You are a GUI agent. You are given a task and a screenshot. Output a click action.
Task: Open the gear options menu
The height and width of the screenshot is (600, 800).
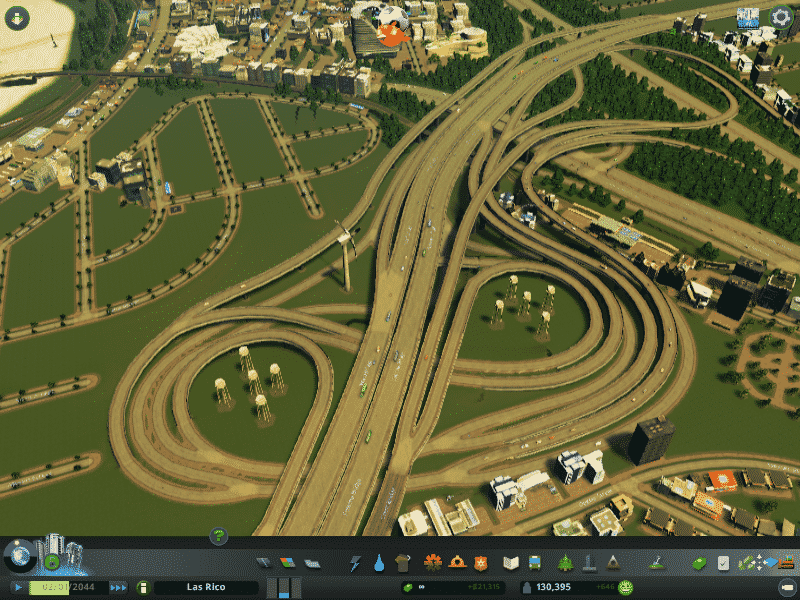point(781,17)
